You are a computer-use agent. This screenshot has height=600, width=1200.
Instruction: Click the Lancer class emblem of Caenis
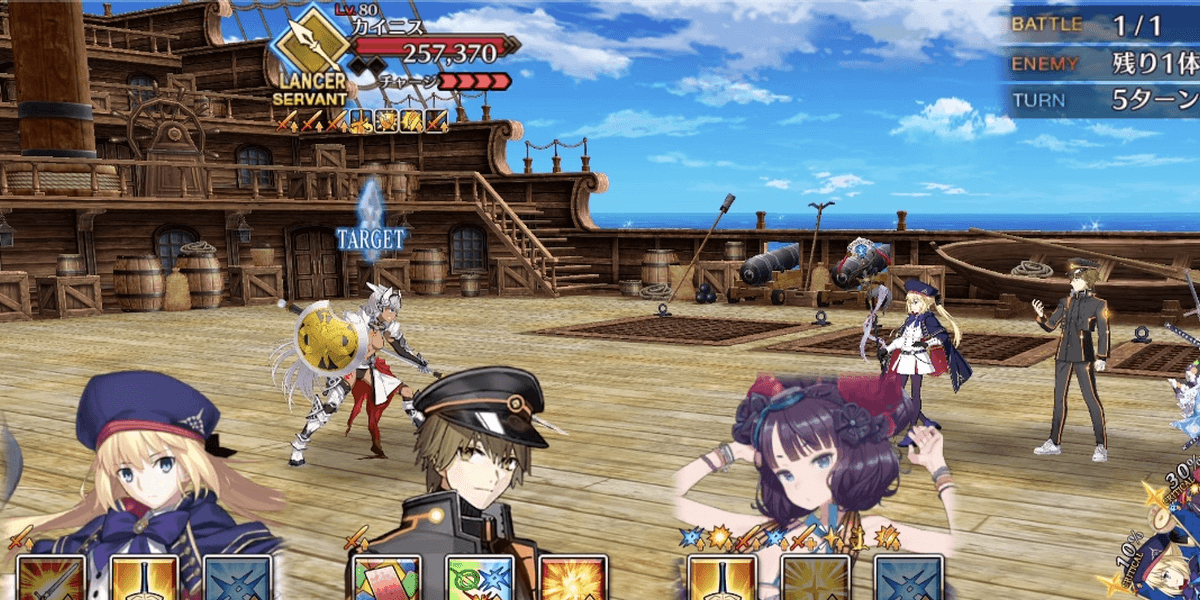pos(311,46)
